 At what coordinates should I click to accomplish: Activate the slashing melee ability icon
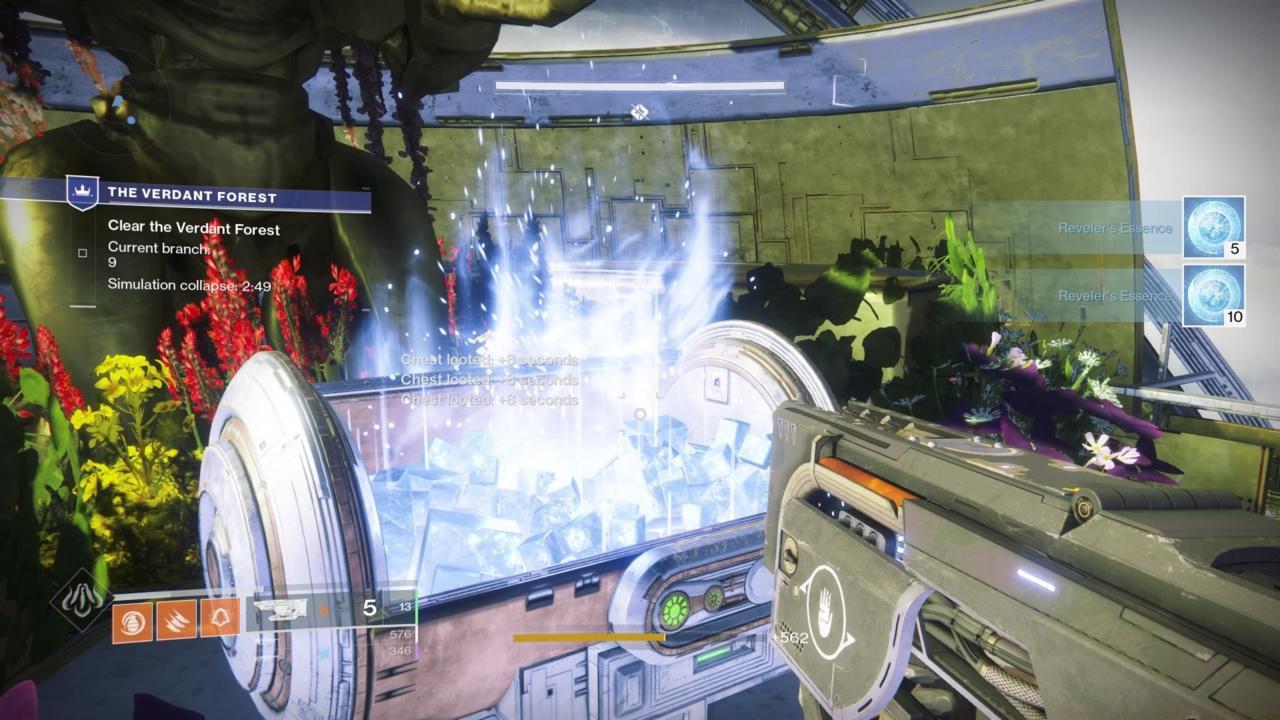pyautogui.click(x=176, y=619)
